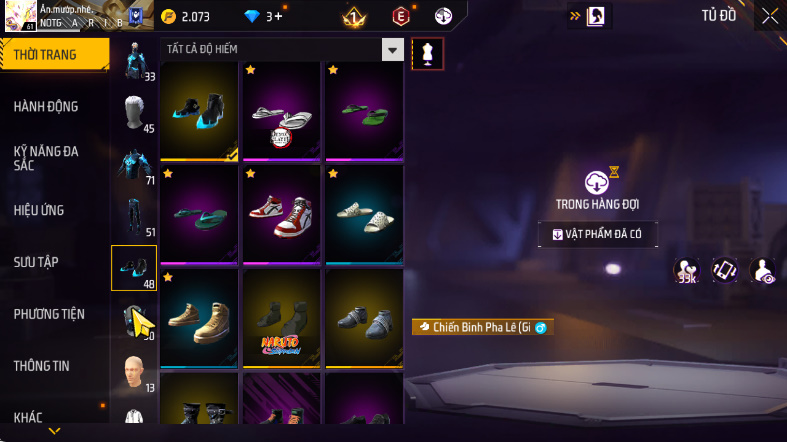787x442 pixels.
Task: Choose the white-haired head subcategory
Action: tap(133, 113)
